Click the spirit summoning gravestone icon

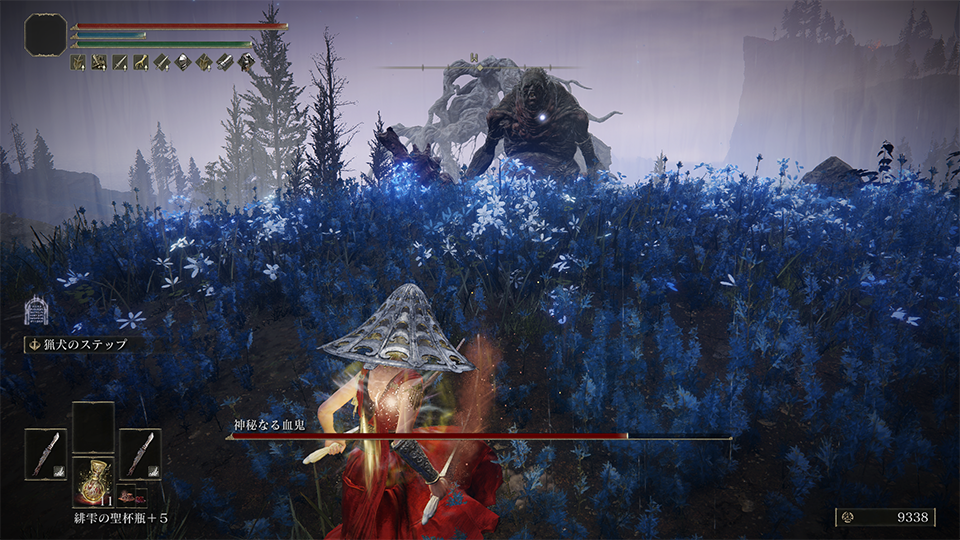tap(37, 310)
